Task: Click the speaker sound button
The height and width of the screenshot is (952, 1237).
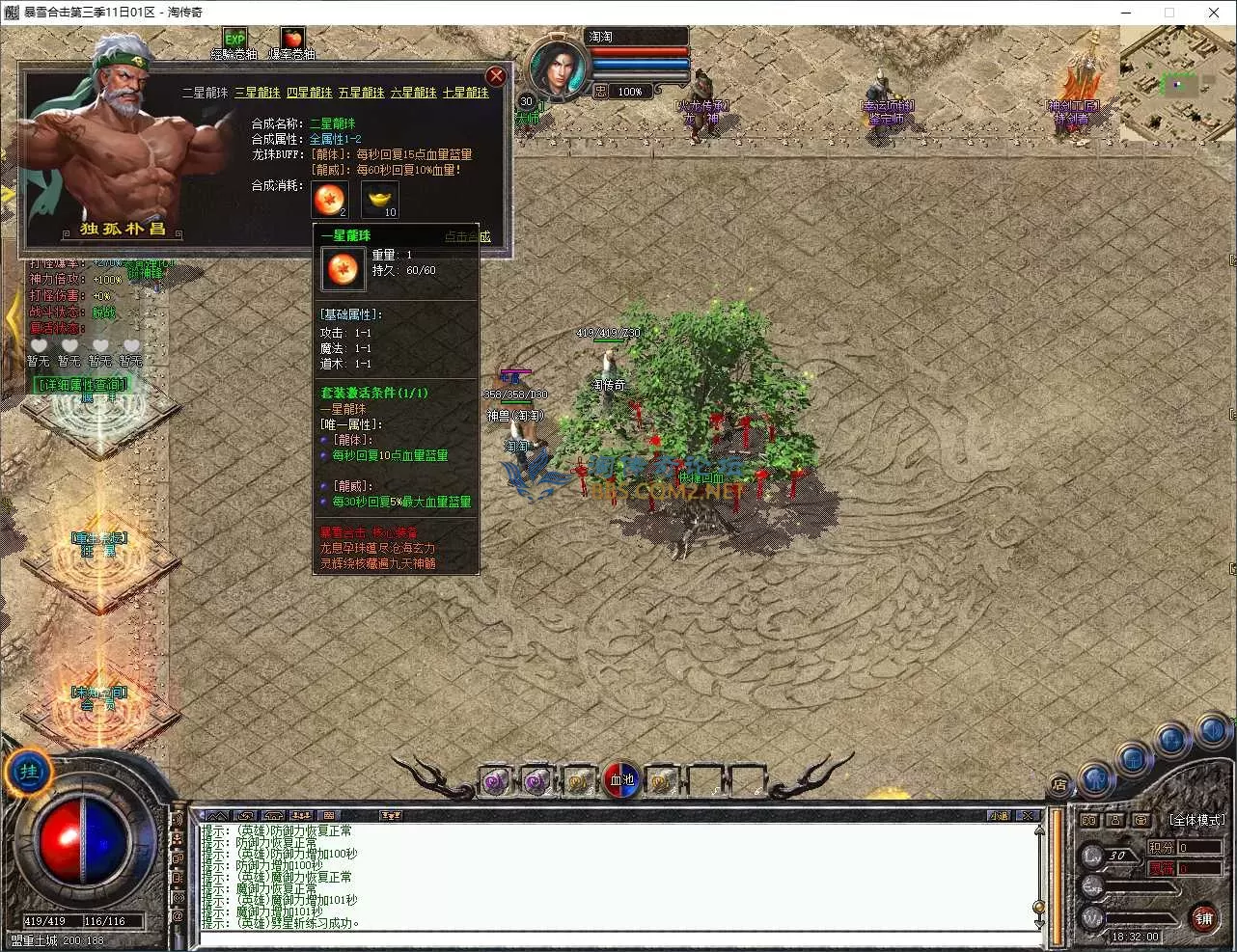Action: [x=1211, y=730]
